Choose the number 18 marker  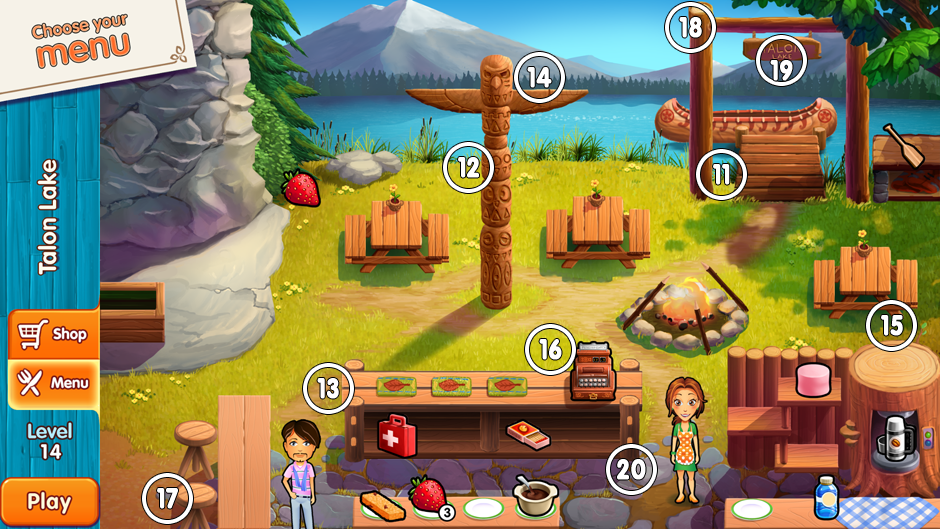[x=691, y=27]
